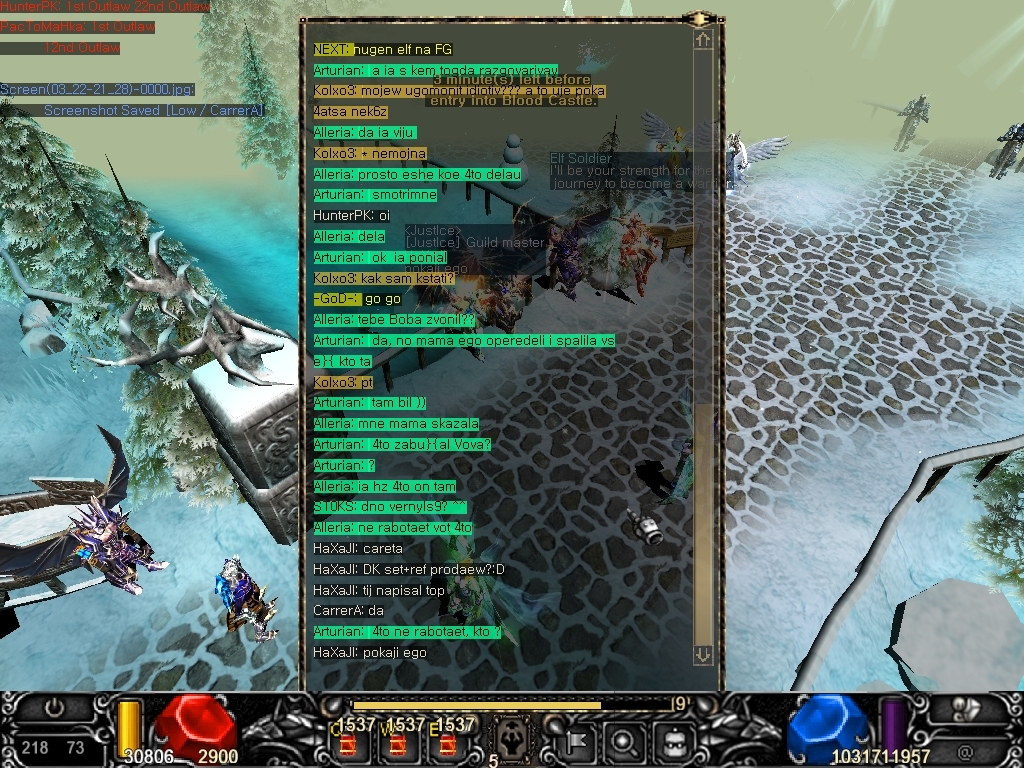Use the red potion in slot W
Viewport: 1024px width, 768px height.
(397, 745)
